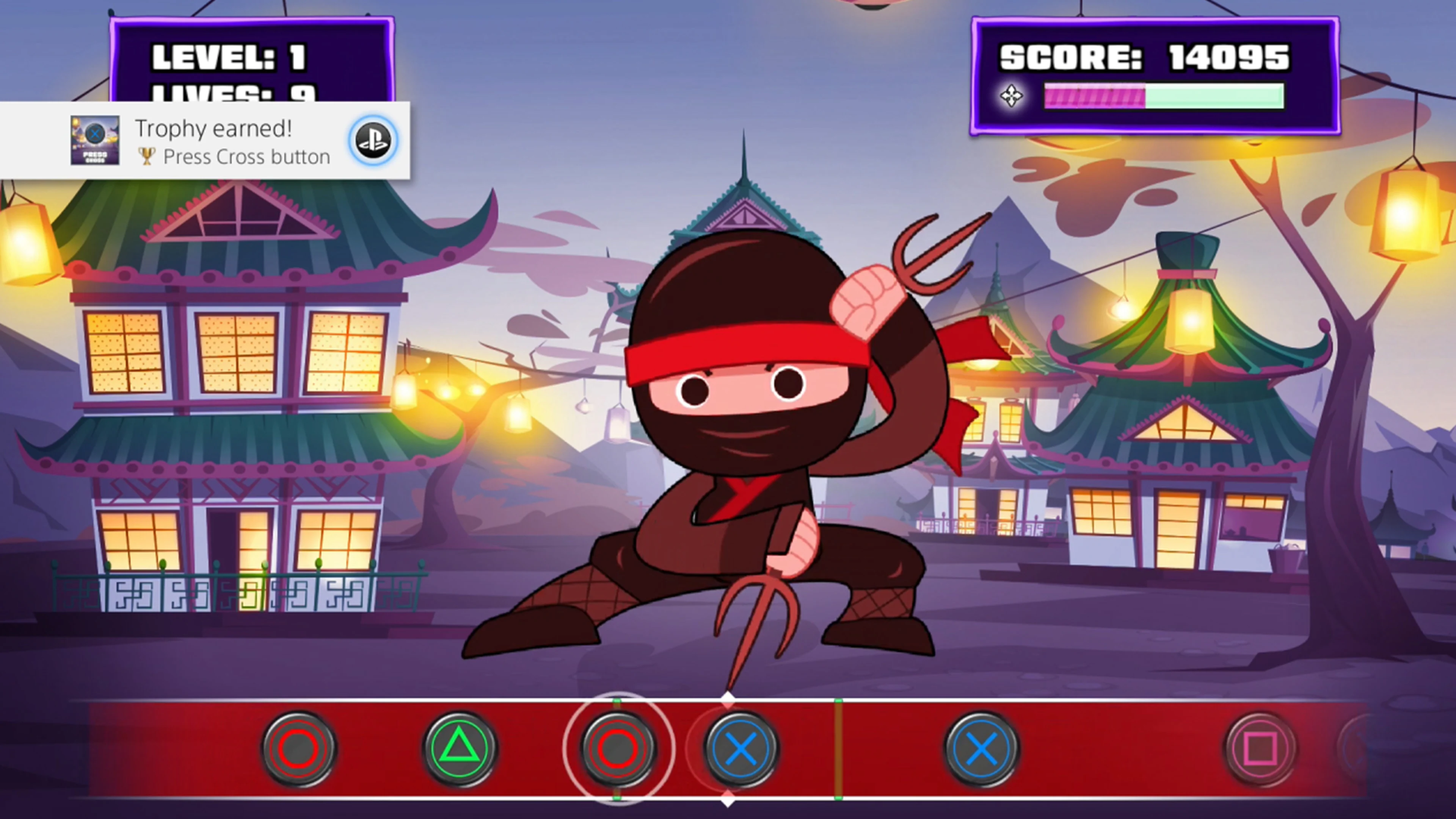Select the ninja character in the center
The width and height of the screenshot is (1456, 819).
[x=735, y=452]
